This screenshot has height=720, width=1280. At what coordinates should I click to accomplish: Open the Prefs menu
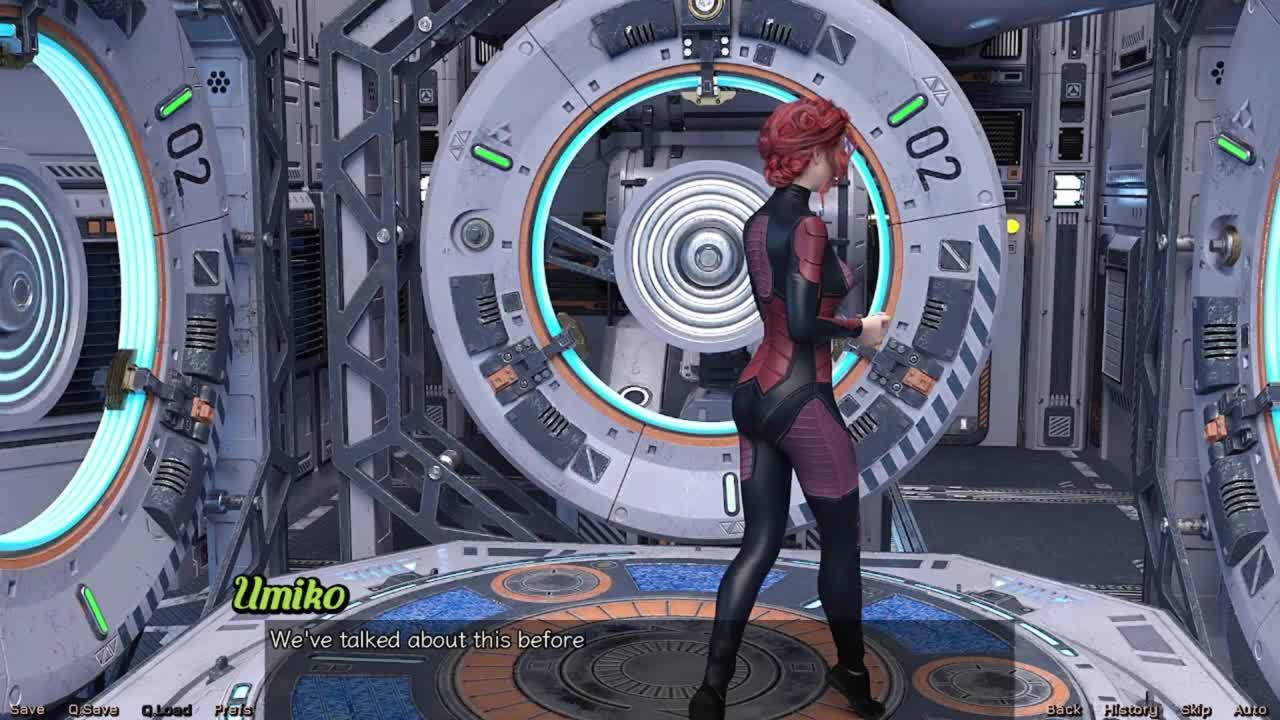pos(233,710)
